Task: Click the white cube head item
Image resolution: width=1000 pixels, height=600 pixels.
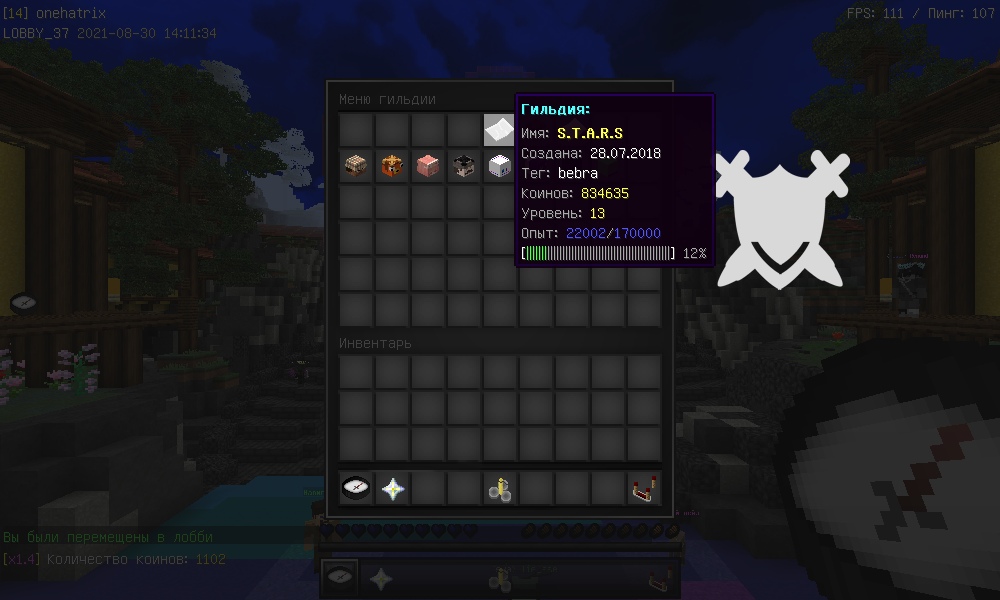Action: pyautogui.click(x=500, y=166)
